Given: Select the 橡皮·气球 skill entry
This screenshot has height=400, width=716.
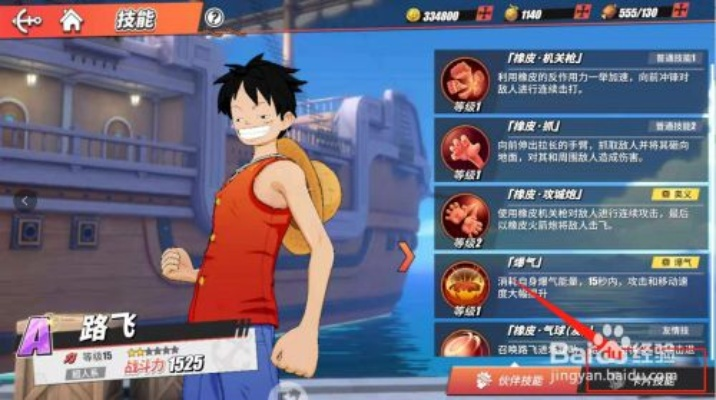Looking at the screenshot, I should click(x=570, y=338).
